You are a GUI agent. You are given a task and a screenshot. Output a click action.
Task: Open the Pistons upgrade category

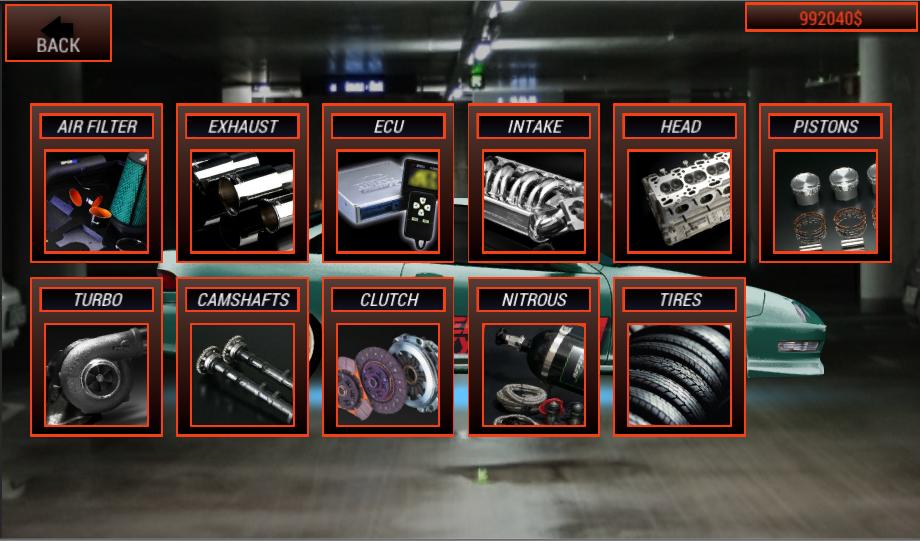point(825,184)
